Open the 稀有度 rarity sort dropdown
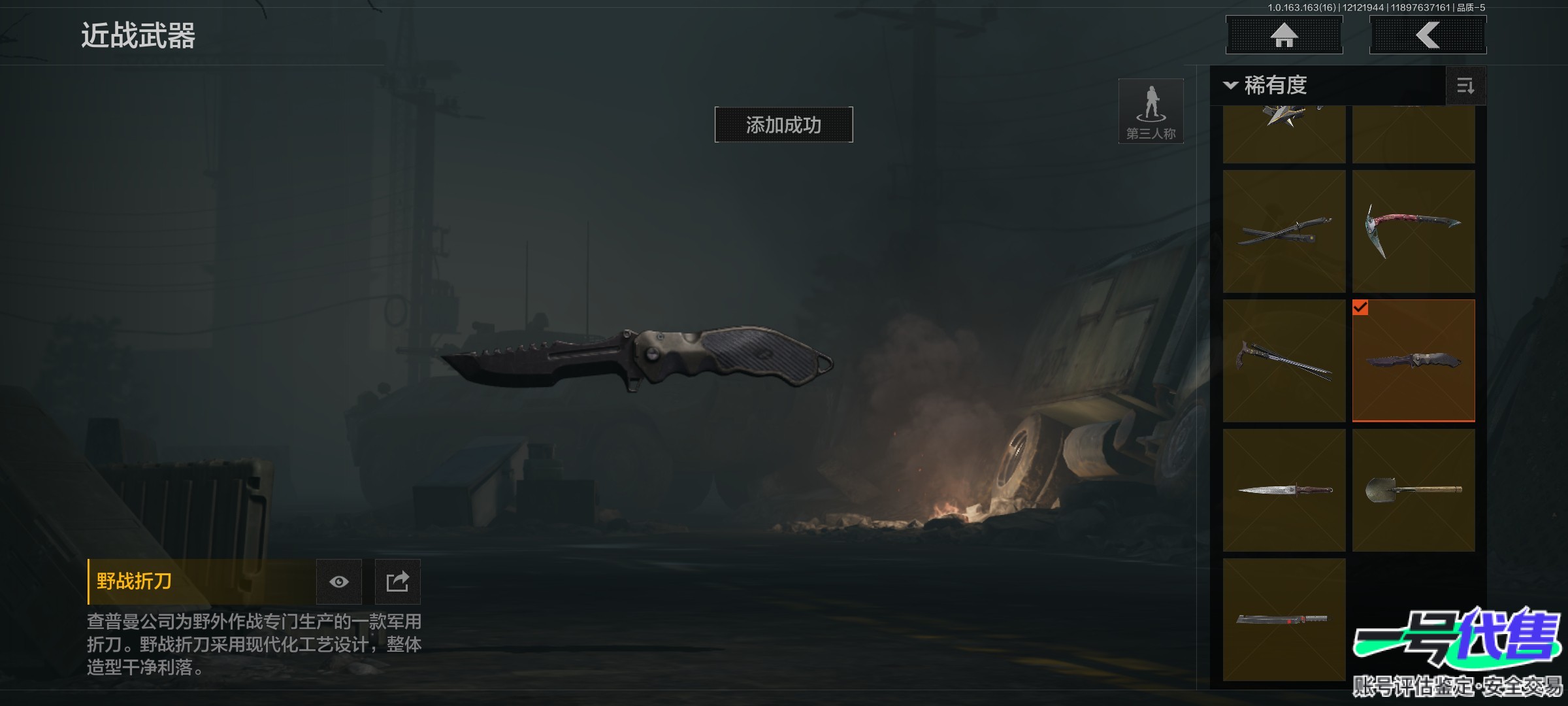The height and width of the screenshot is (706, 1568). click(1267, 85)
